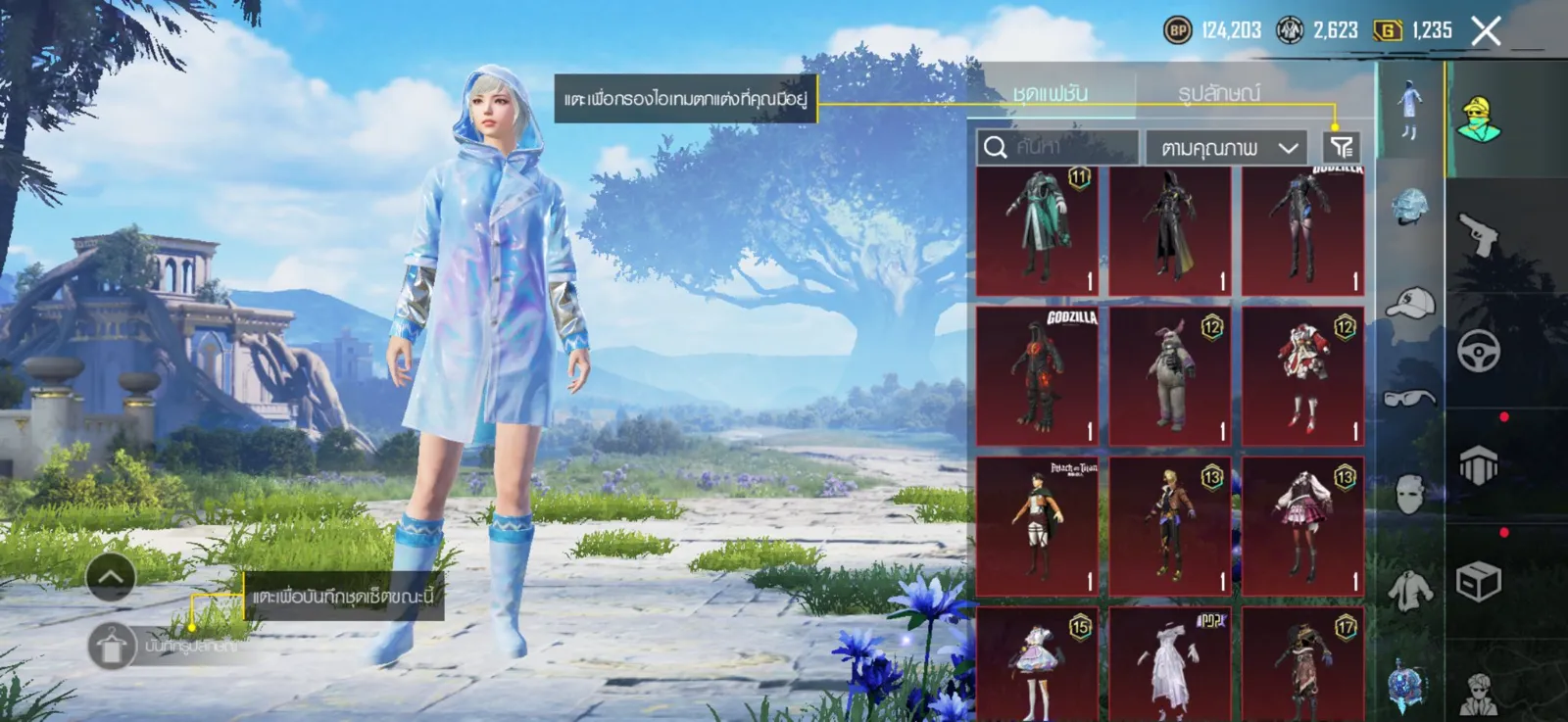Image resolution: width=1568 pixels, height=722 pixels.
Task: Switch to the ชุดแฟชั่น outfit tab
Action: pos(1051,94)
